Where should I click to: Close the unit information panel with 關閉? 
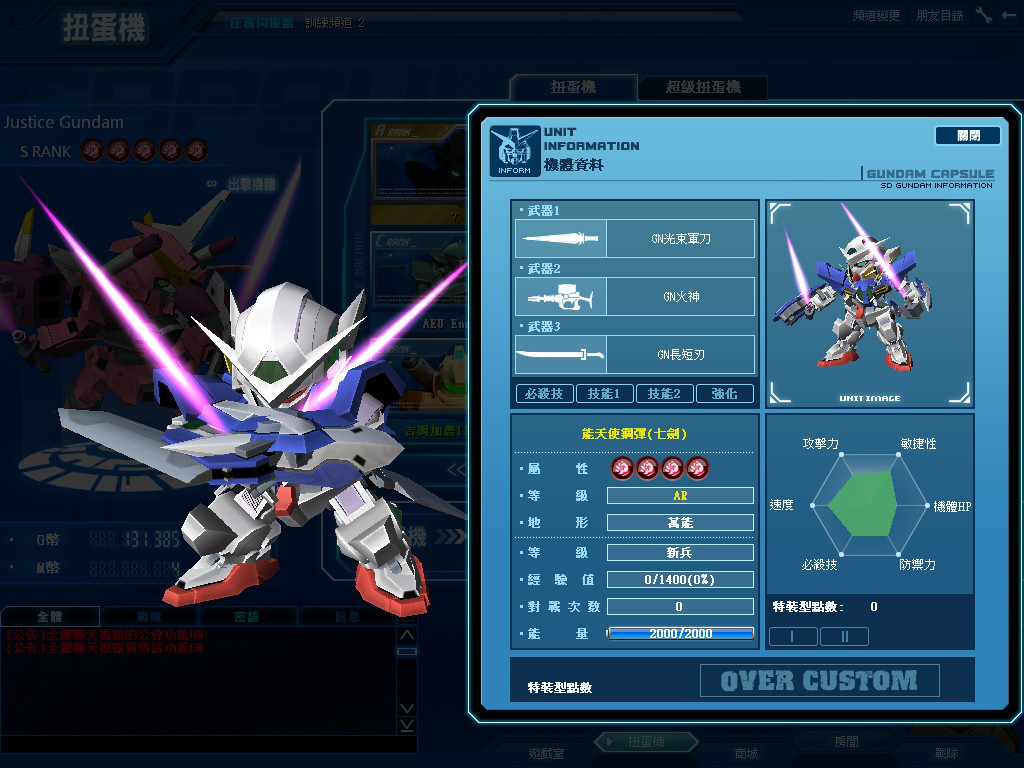(x=967, y=136)
